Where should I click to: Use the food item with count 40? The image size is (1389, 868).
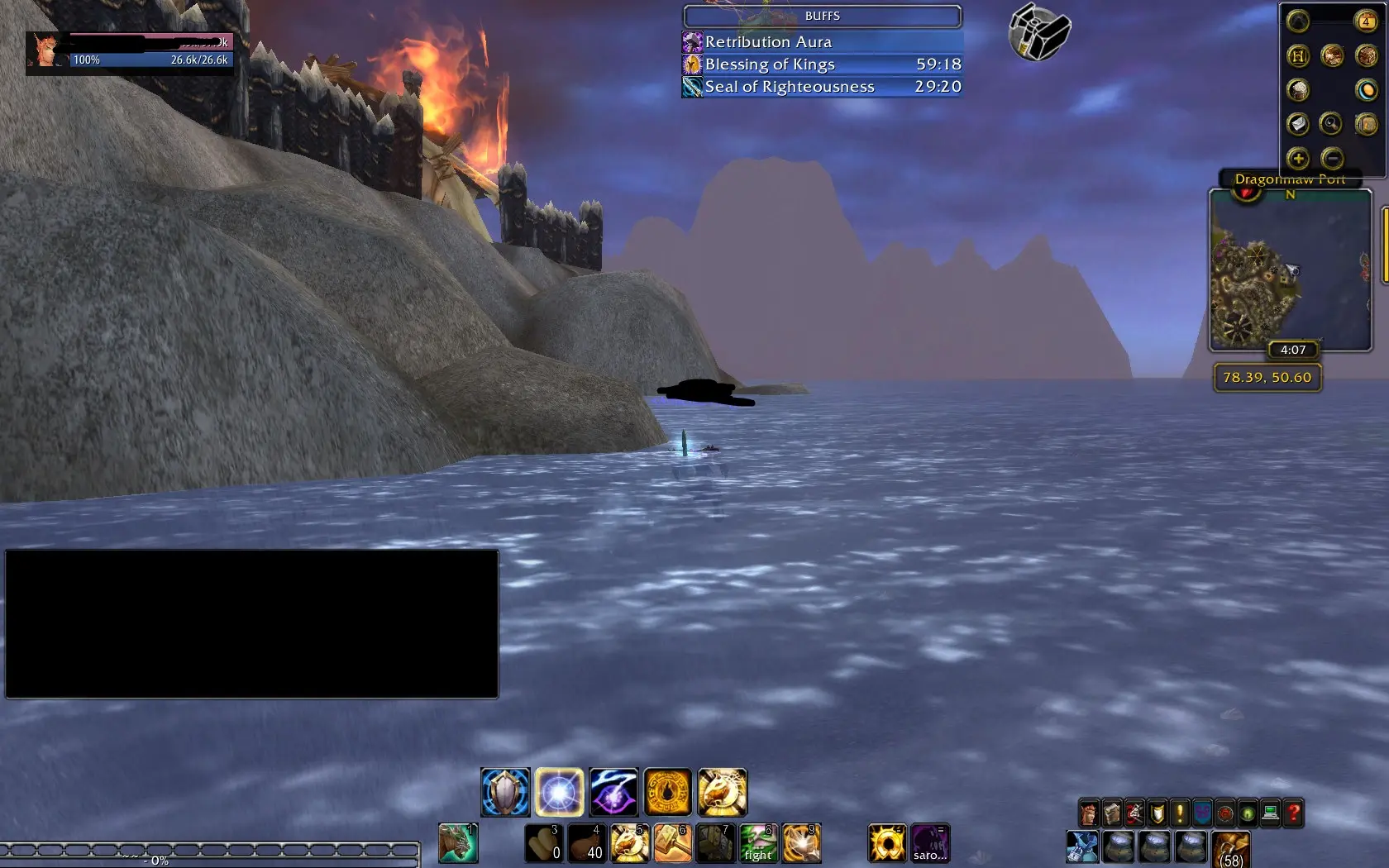pyautogui.click(x=586, y=843)
